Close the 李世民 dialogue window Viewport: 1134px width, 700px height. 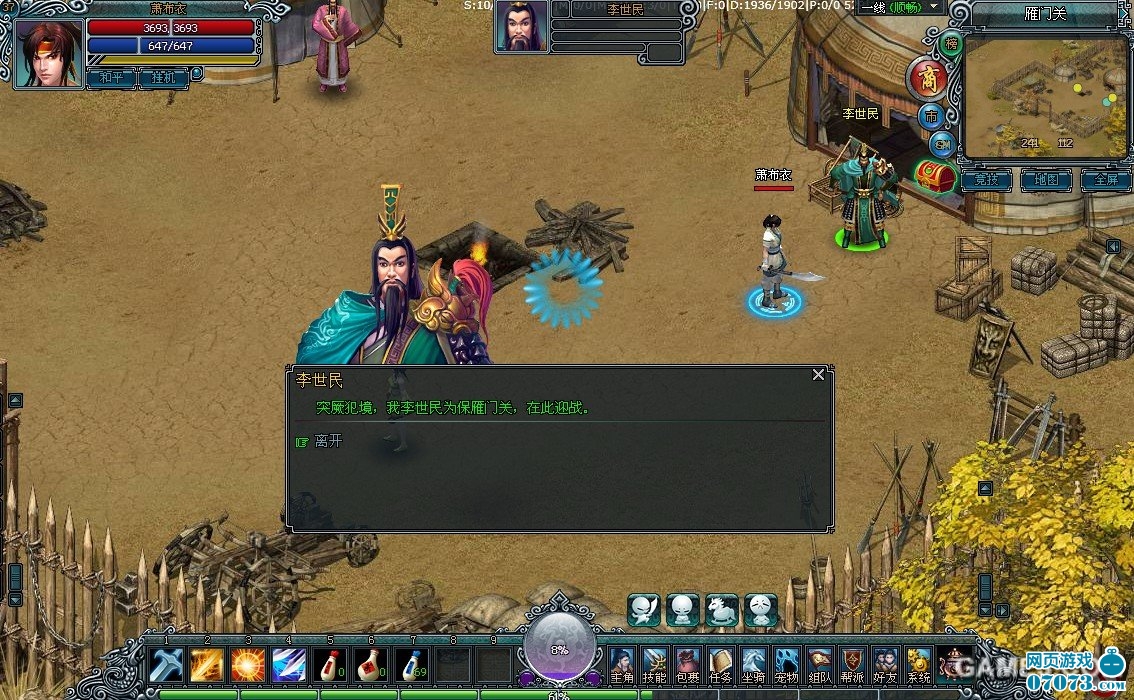coord(818,375)
